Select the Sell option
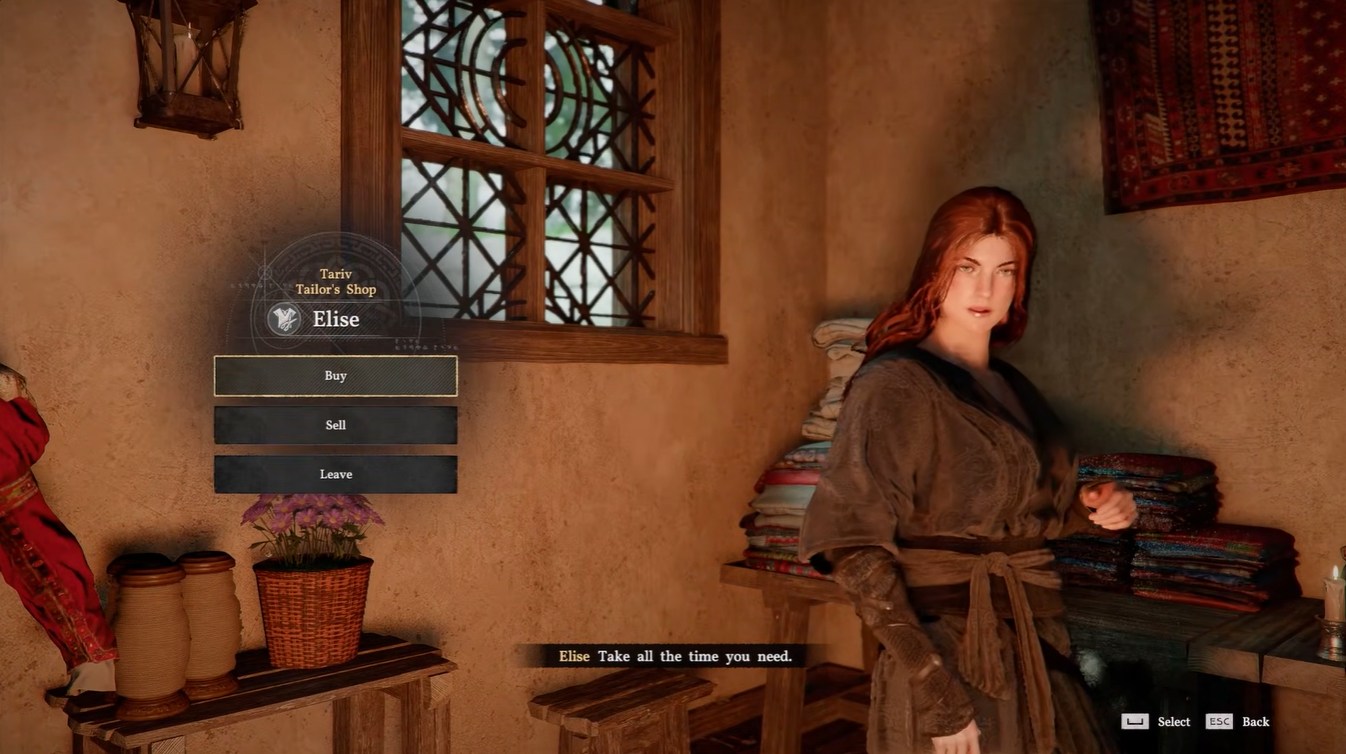The height and width of the screenshot is (754, 1346). (335, 425)
